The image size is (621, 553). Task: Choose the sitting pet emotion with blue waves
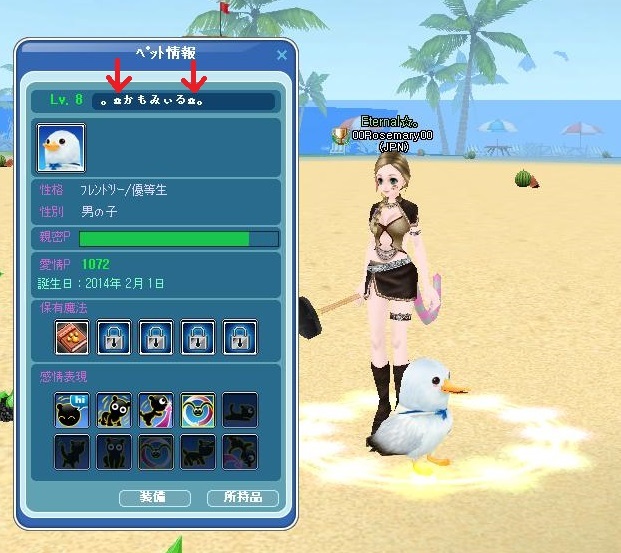point(113,409)
